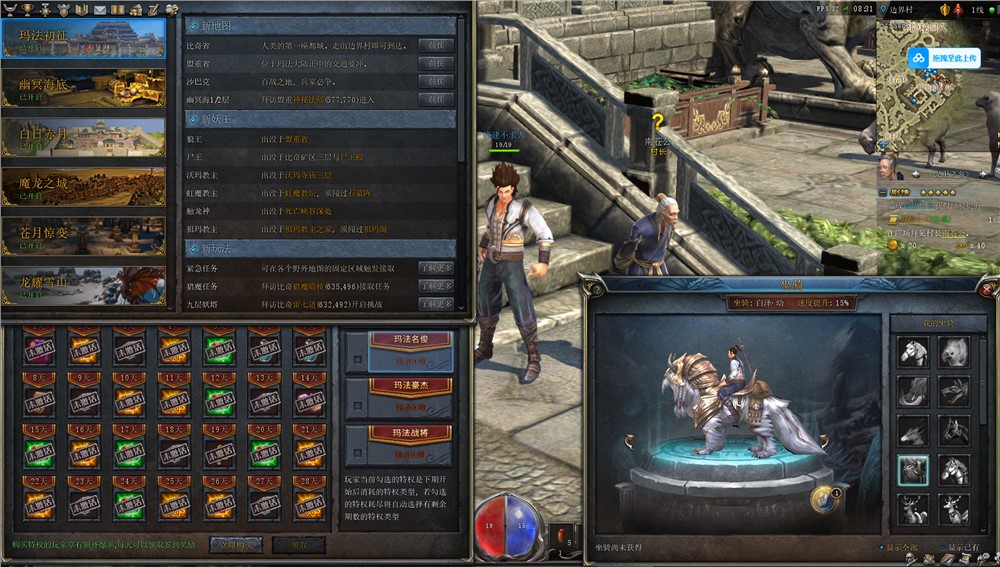Go to 沙巴克 using its 前往 button
Screen dimensions: 1000x567
[x=436, y=81]
